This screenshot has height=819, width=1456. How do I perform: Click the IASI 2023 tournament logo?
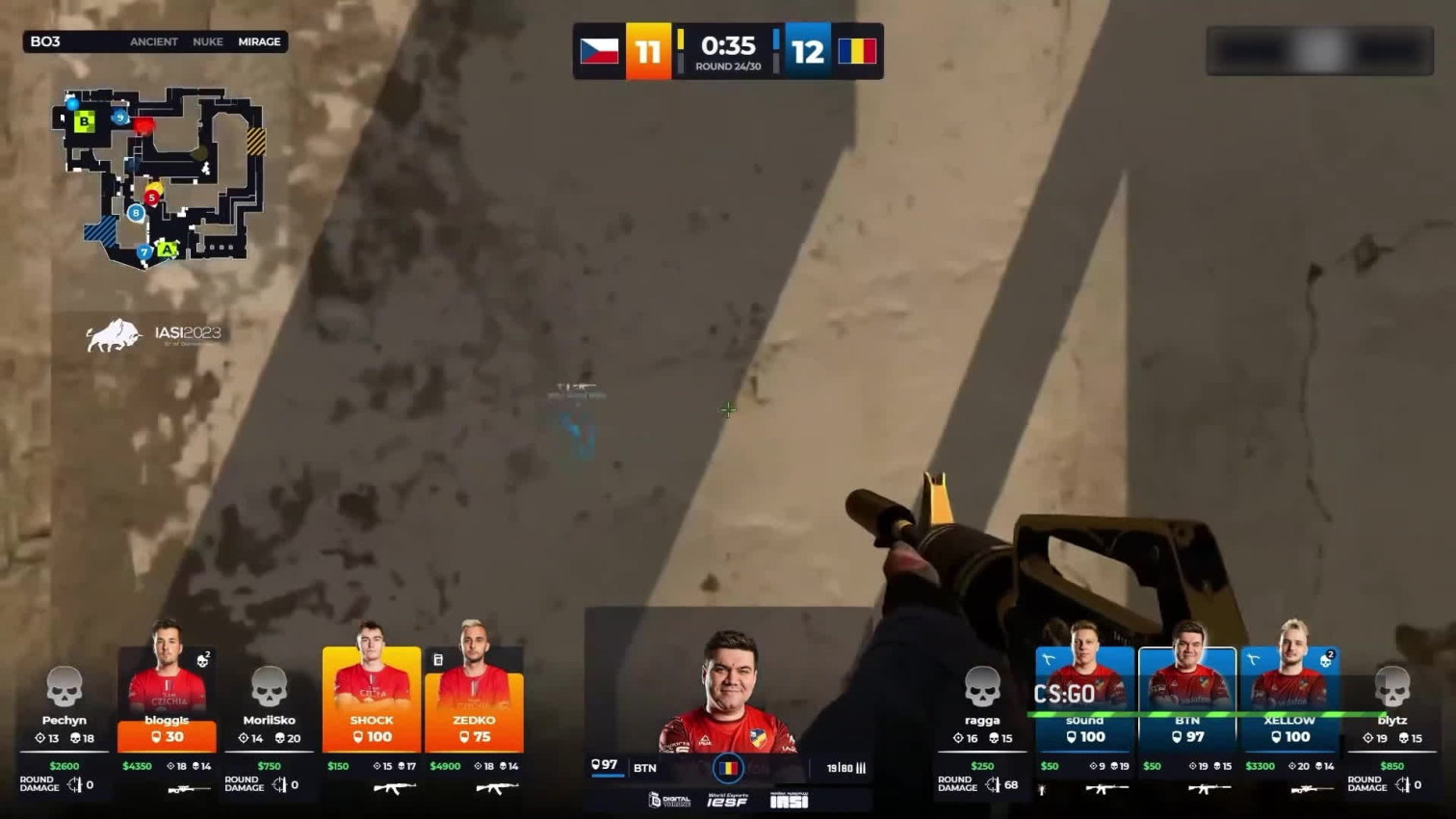point(154,334)
